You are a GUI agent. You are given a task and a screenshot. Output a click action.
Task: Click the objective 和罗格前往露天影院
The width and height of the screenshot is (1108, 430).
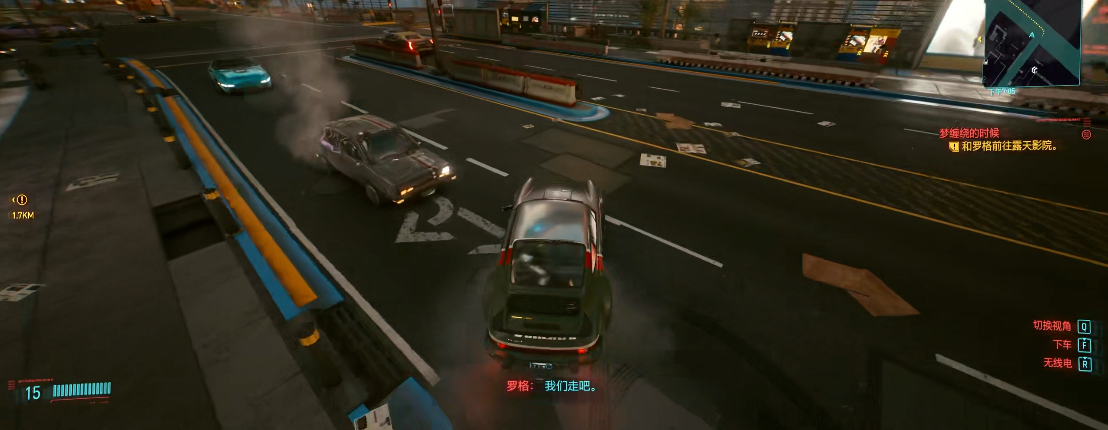click(x=1008, y=146)
